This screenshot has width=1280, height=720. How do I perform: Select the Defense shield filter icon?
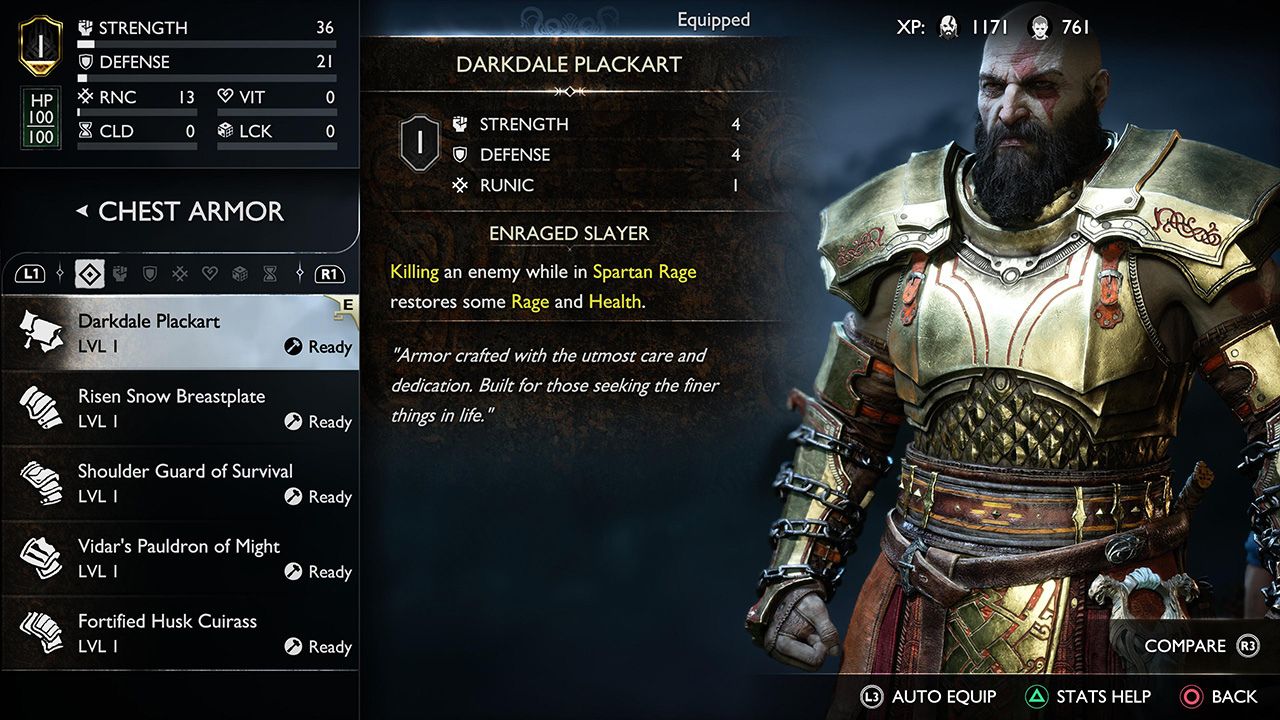click(149, 275)
